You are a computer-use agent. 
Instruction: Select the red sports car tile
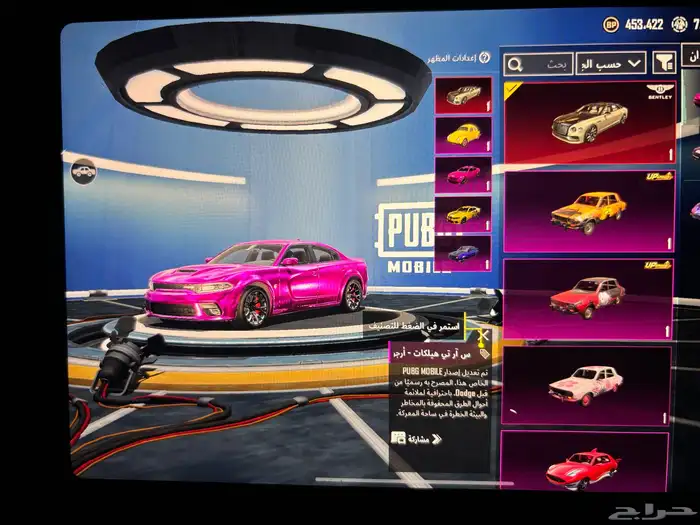(x=586, y=465)
